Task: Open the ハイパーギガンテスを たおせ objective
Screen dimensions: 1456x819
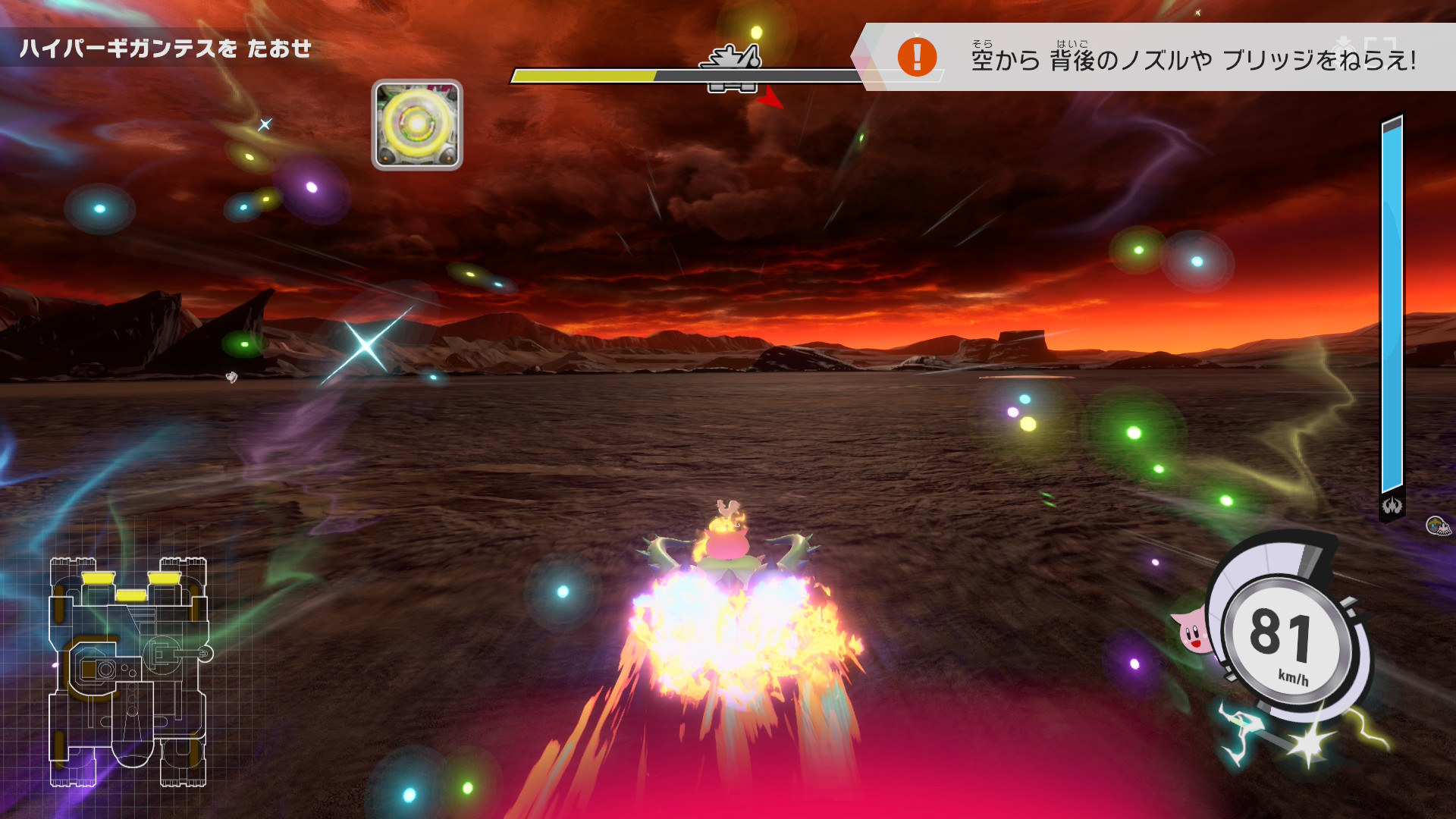Action: tap(165, 49)
